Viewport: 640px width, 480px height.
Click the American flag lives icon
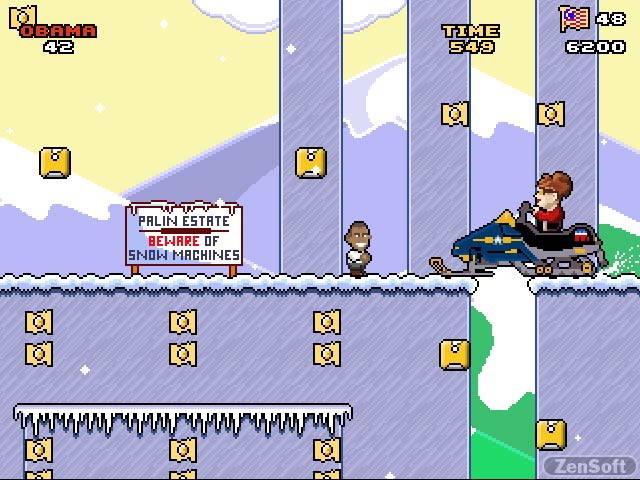[x=573, y=18]
